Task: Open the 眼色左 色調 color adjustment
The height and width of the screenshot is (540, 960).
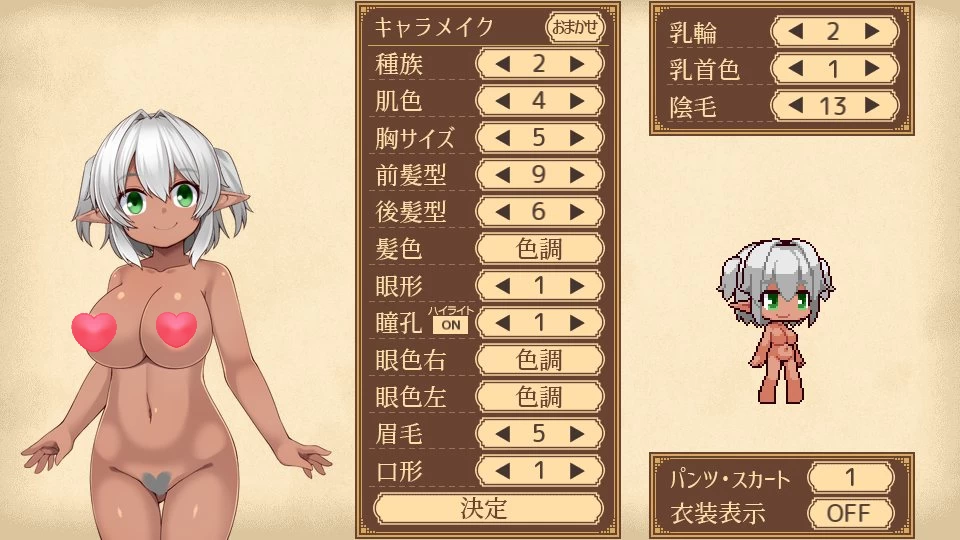Action: click(x=540, y=397)
